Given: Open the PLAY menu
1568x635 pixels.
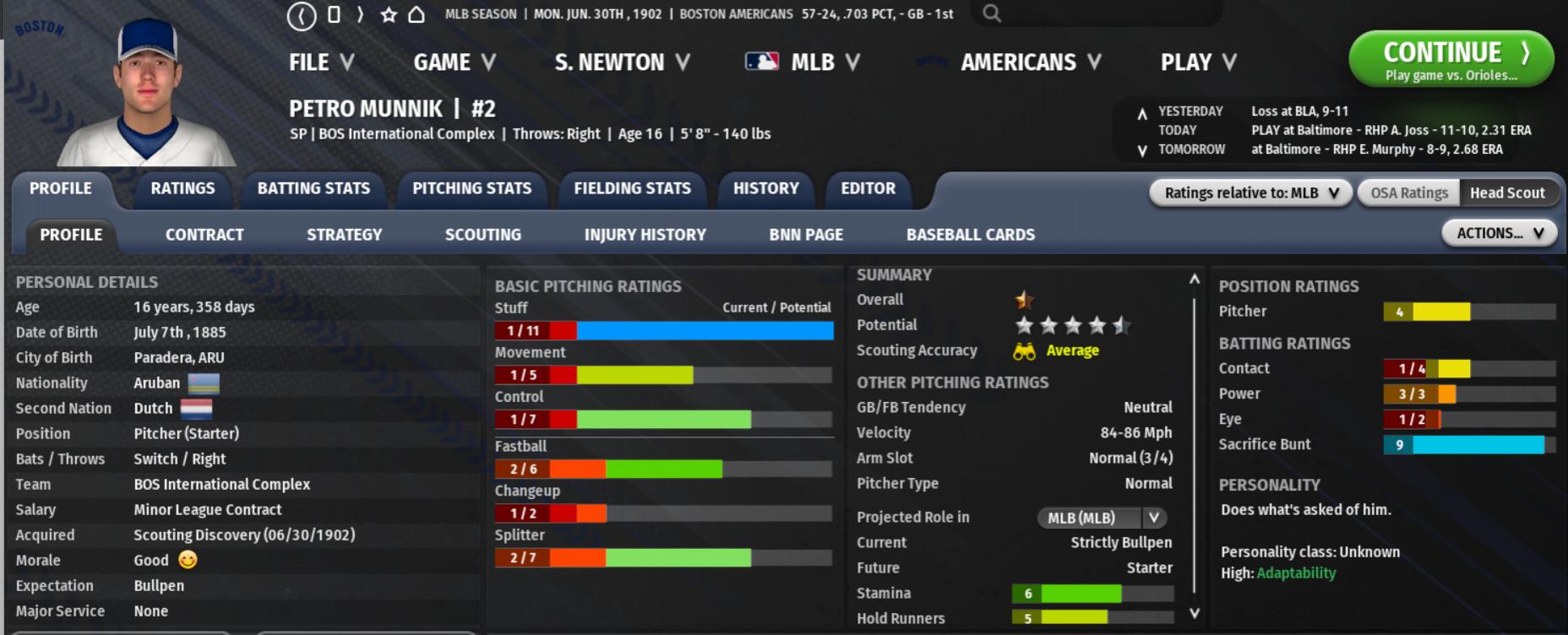Looking at the screenshot, I should click(1198, 62).
